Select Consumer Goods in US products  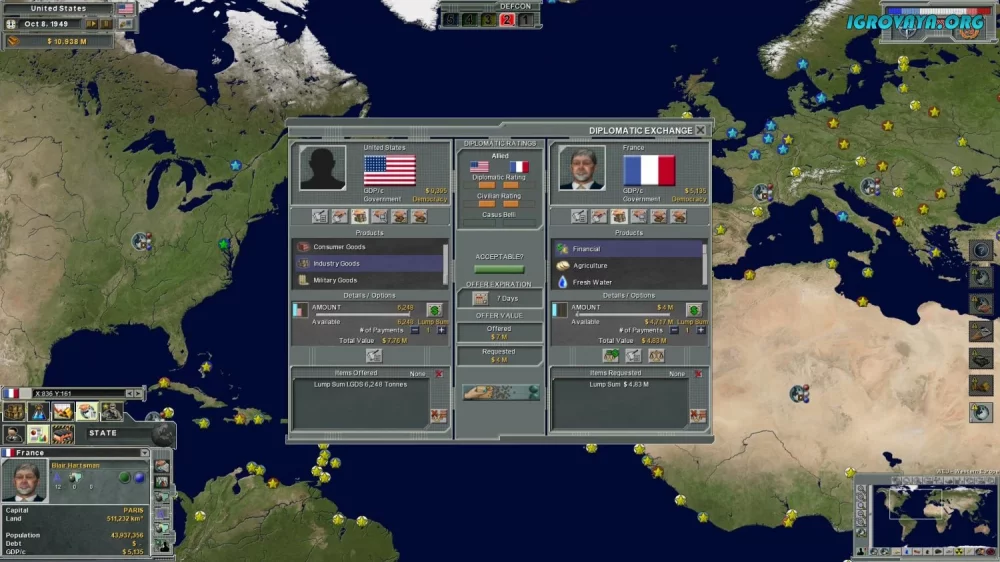pyautogui.click(x=369, y=247)
